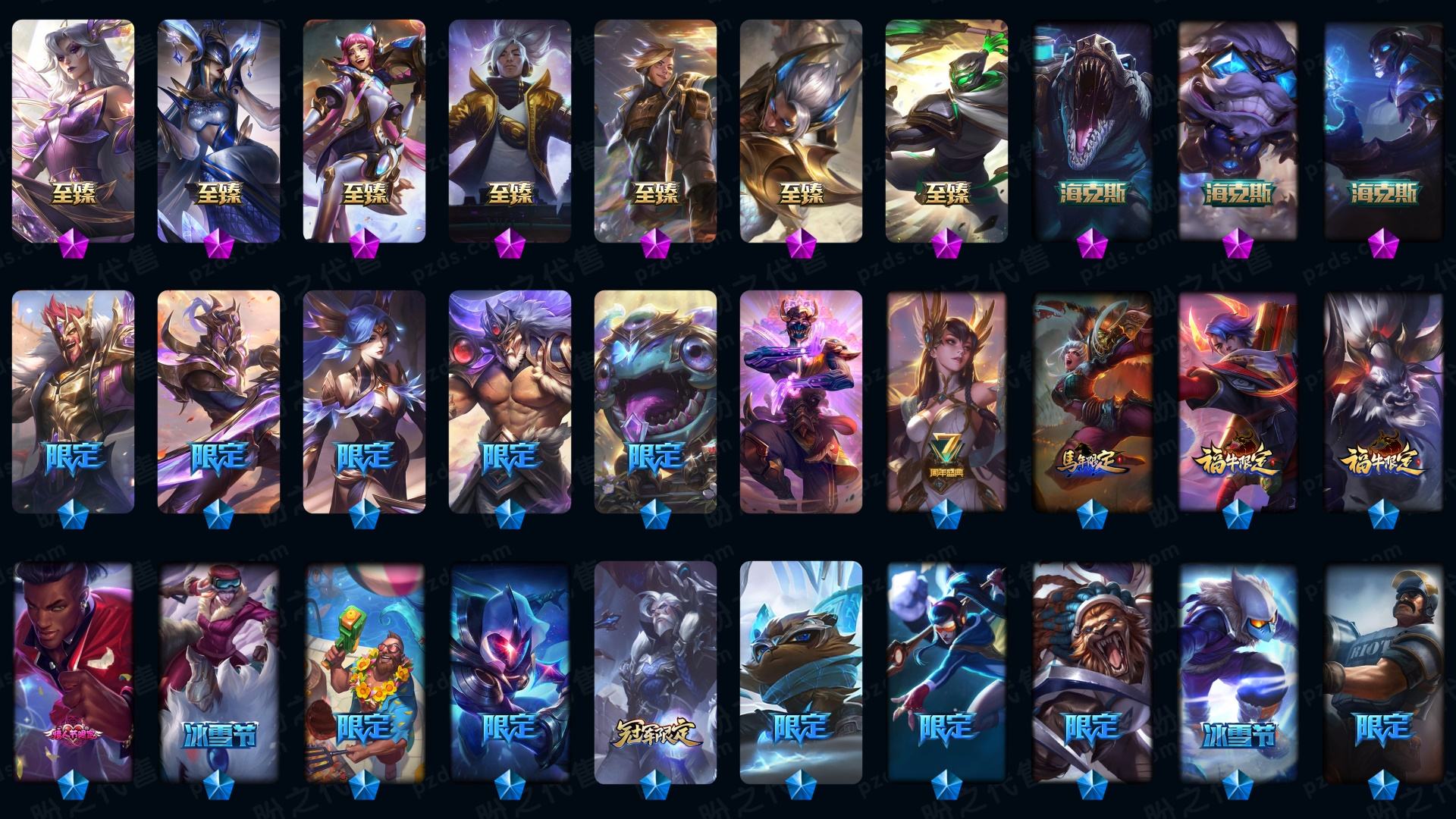Viewport: 1456px width, 819px height.
Task: Select the 周年盛典 woman with golden winged headpiece
Action: (x=946, y=402)
